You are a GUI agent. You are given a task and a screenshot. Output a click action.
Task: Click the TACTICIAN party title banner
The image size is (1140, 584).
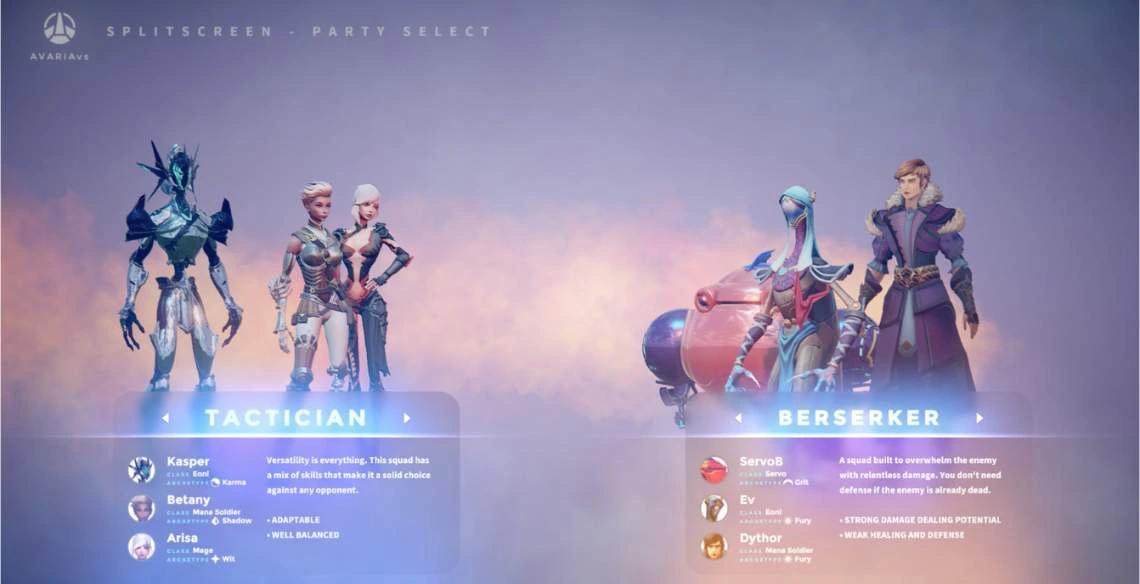[286, 418]
